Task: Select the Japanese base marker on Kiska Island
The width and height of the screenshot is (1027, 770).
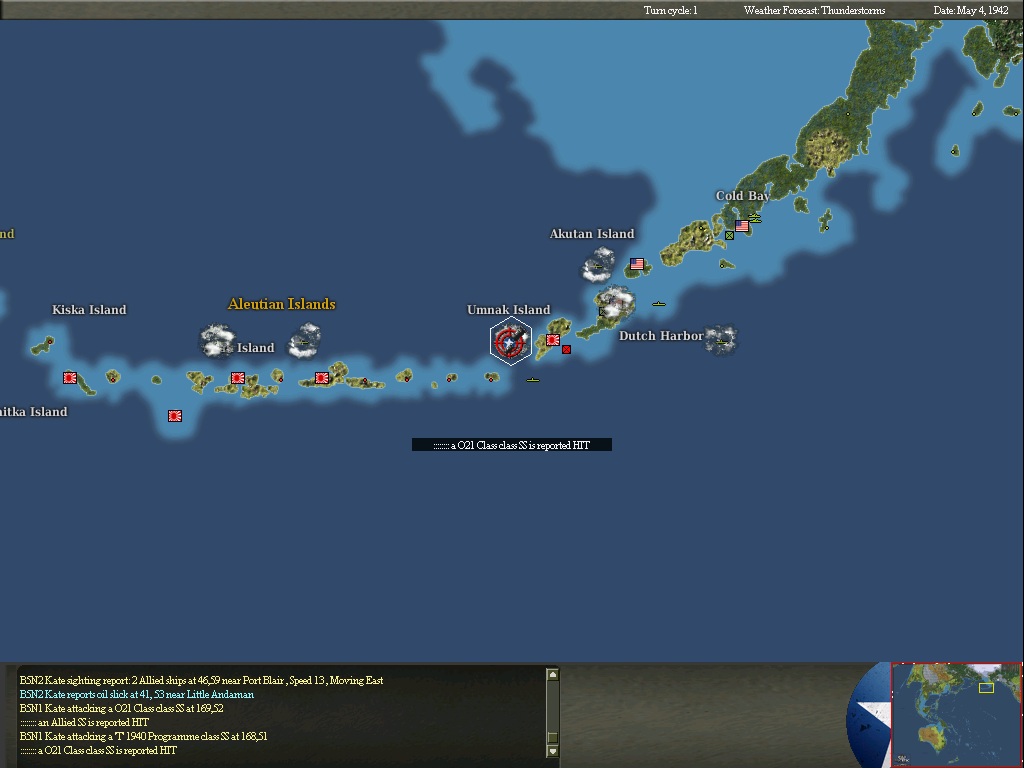Action: [70, 378]
